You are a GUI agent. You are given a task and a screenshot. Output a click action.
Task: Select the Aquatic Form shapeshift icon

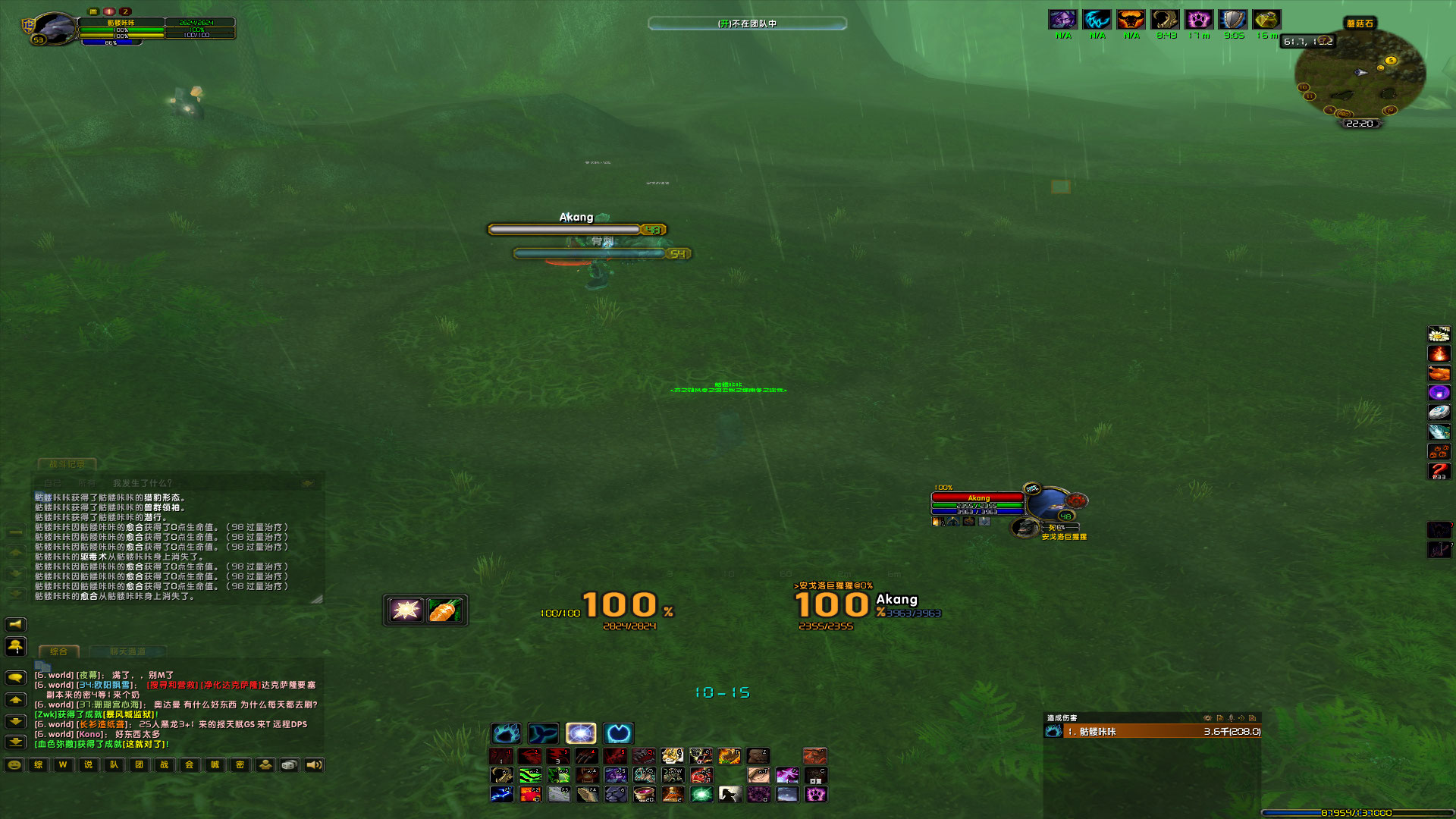tap(544, 733)
